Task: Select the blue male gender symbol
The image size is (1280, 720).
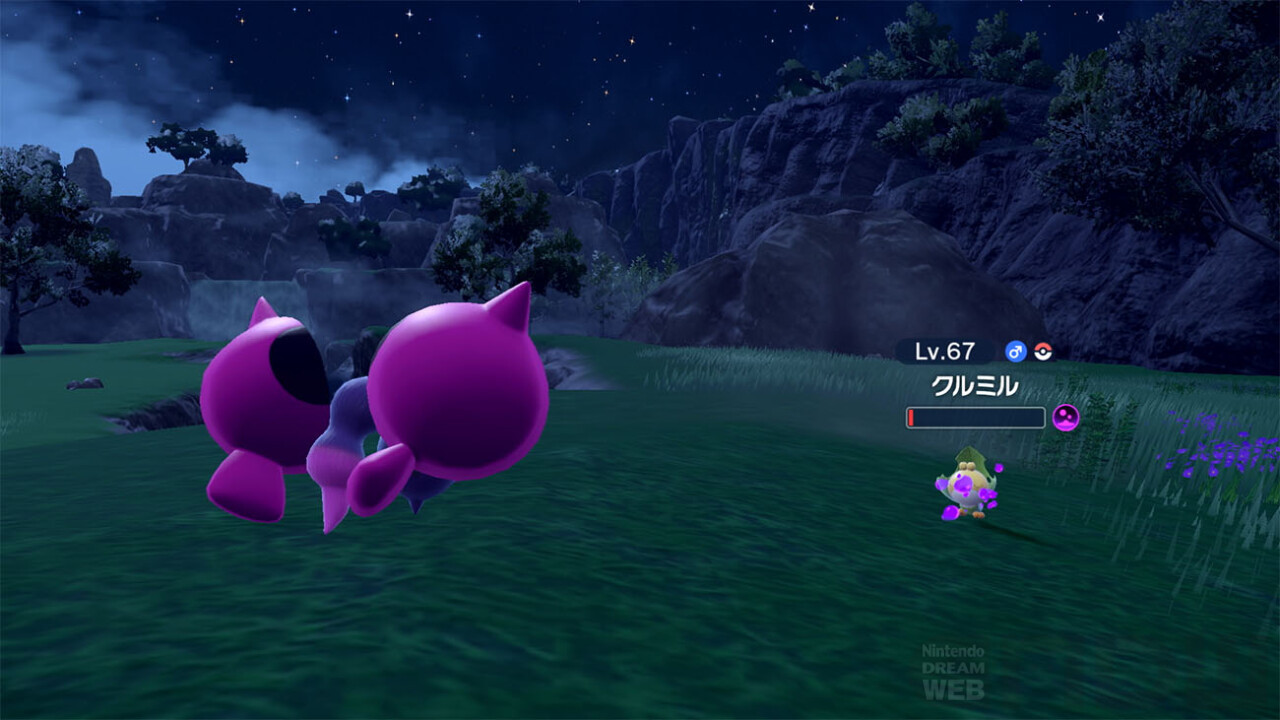Action: tap(1016, 351)
